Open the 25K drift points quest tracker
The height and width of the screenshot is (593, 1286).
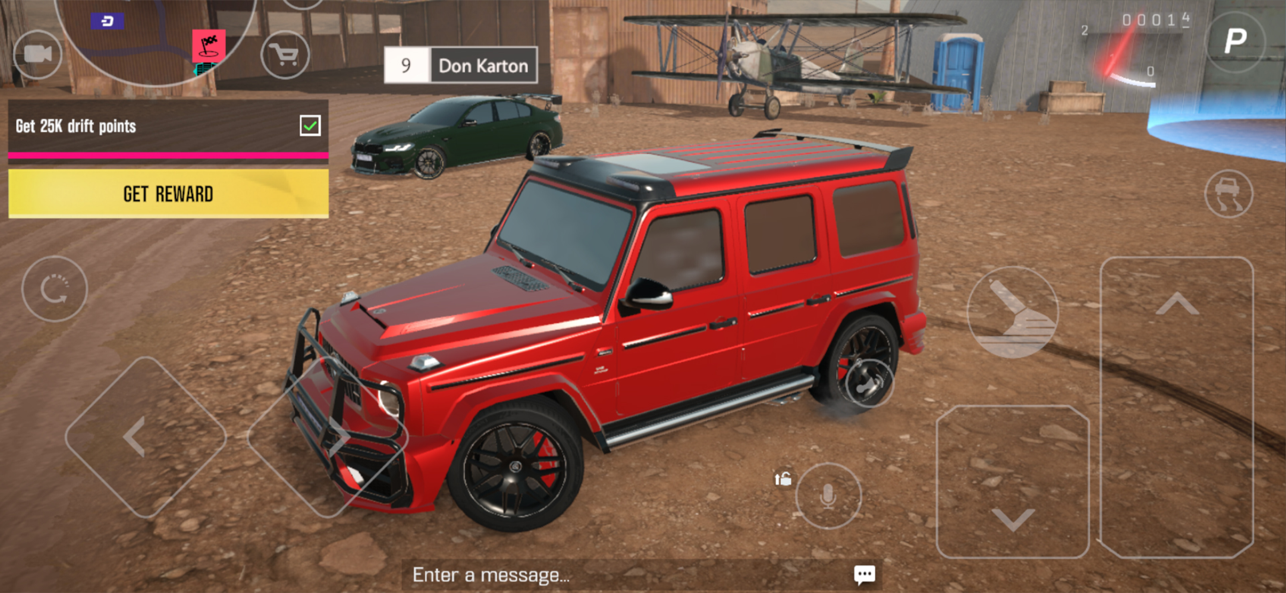pyautogui.click(x=168, y=127)
